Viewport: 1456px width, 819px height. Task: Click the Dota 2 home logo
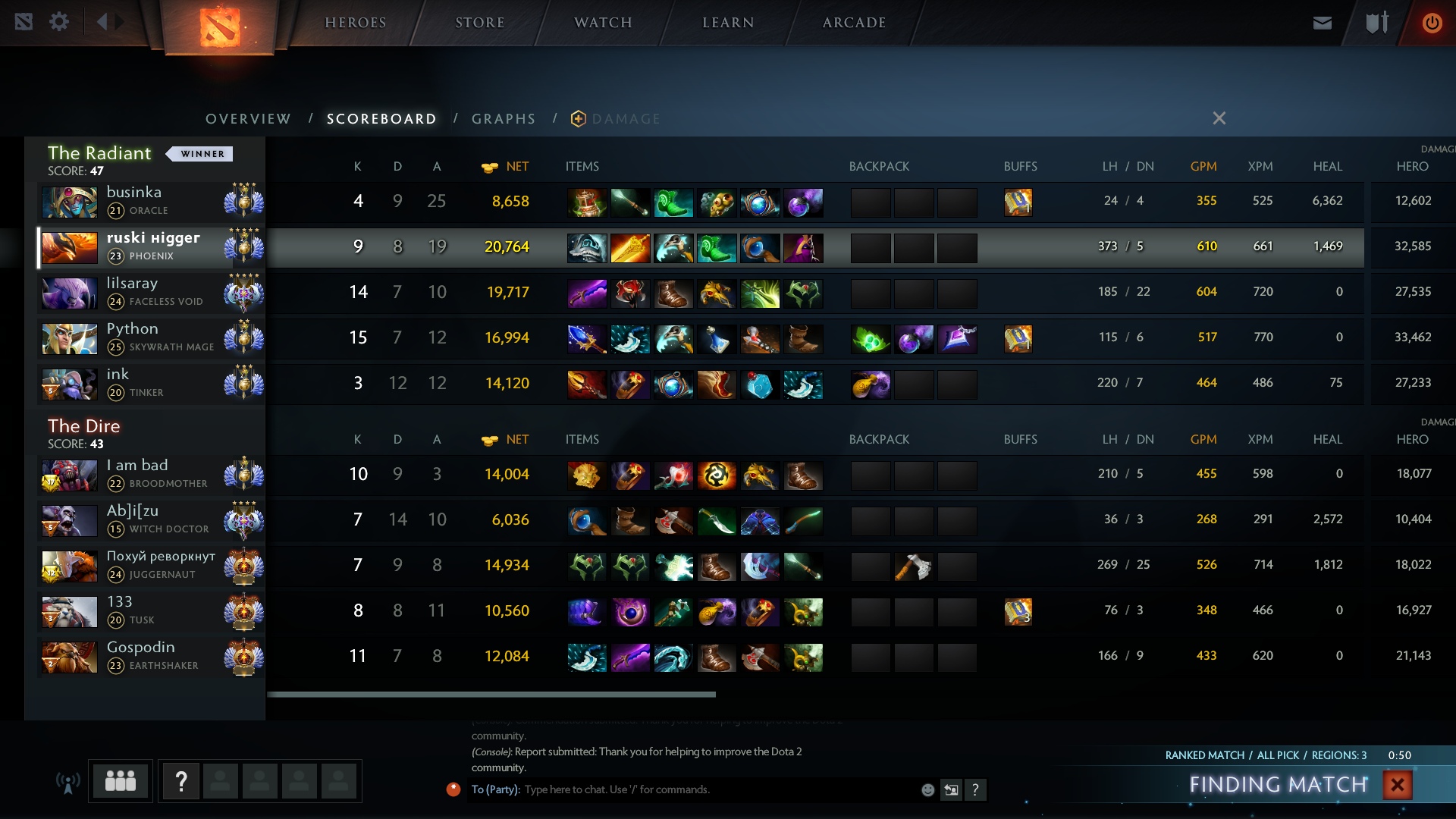pos(220,27)
